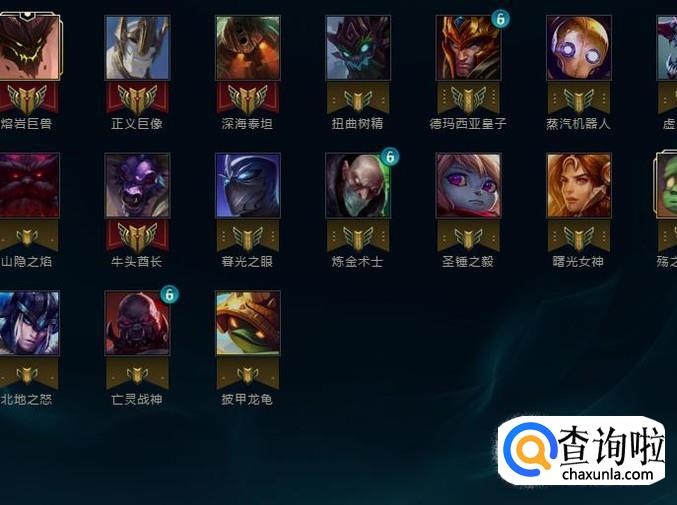This screenshot has width=677, height=505.
Task: Select the 北地之怒 champion portrait
Action: click(29, 323)
